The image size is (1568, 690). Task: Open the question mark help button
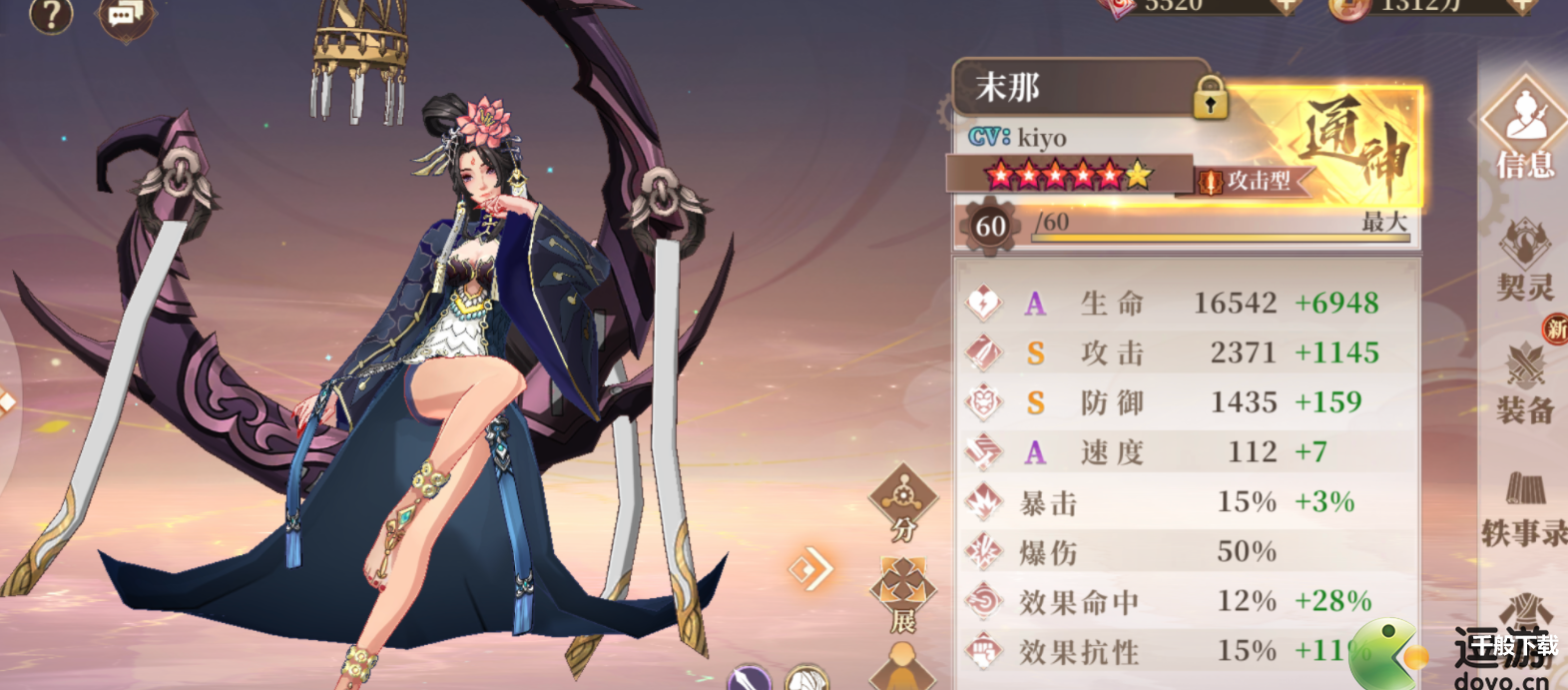pyautogui.click(x=51, y=15)
